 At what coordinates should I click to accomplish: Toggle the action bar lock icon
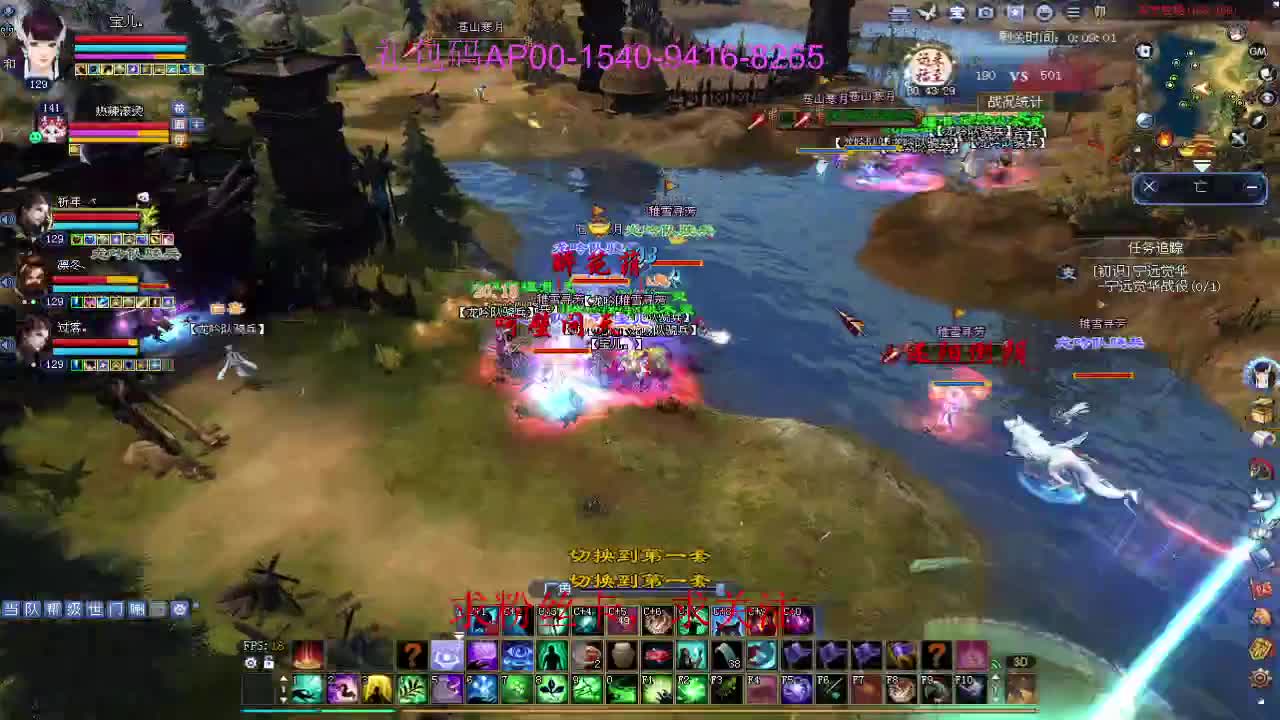(x=268, y=663)
